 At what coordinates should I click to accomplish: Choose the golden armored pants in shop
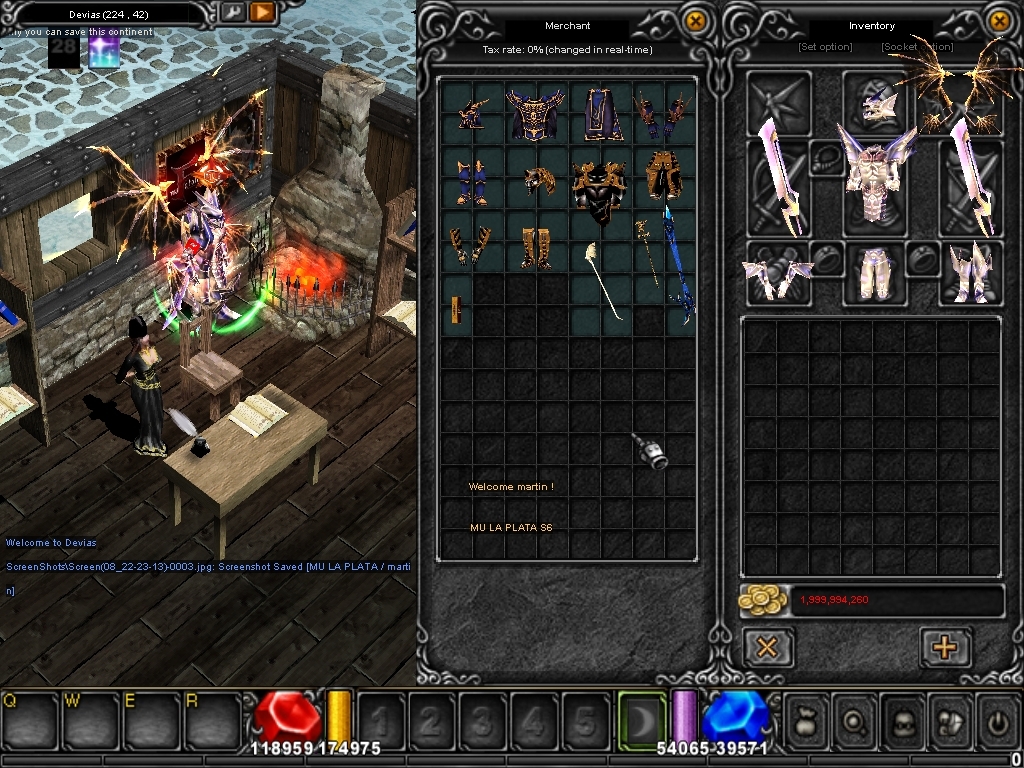[663, 176]
